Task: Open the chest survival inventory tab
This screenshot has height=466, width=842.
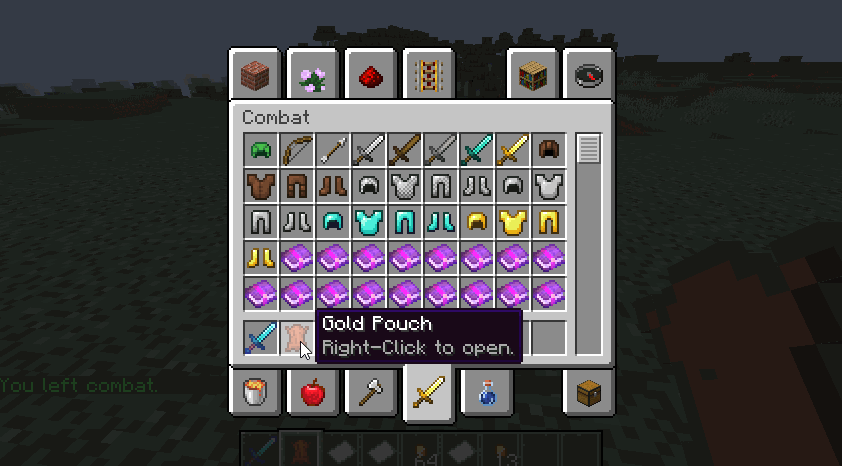Action: [588, 391]
